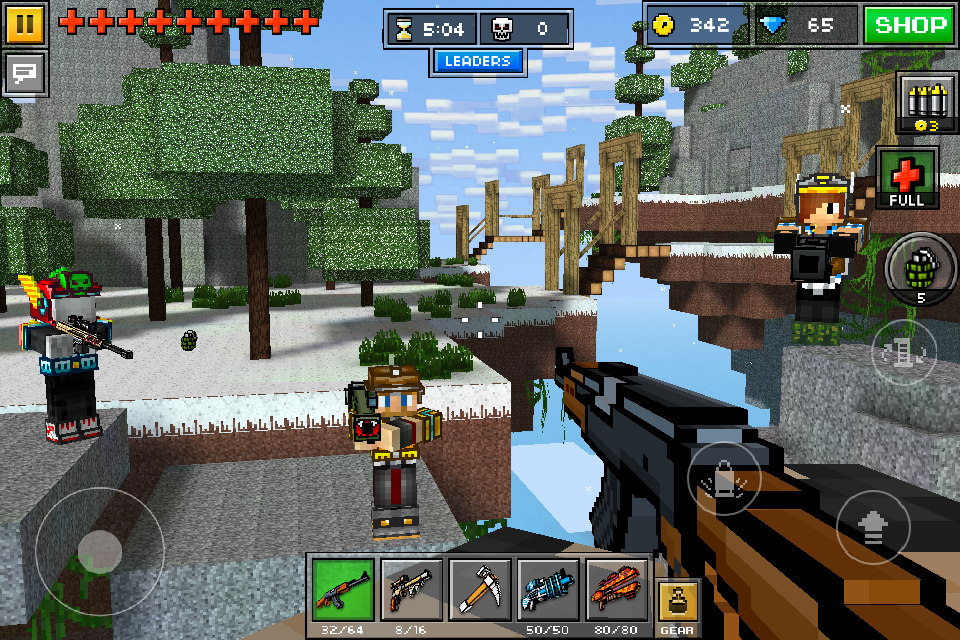
Task: Open the green Shop
Action: (907, 25)
